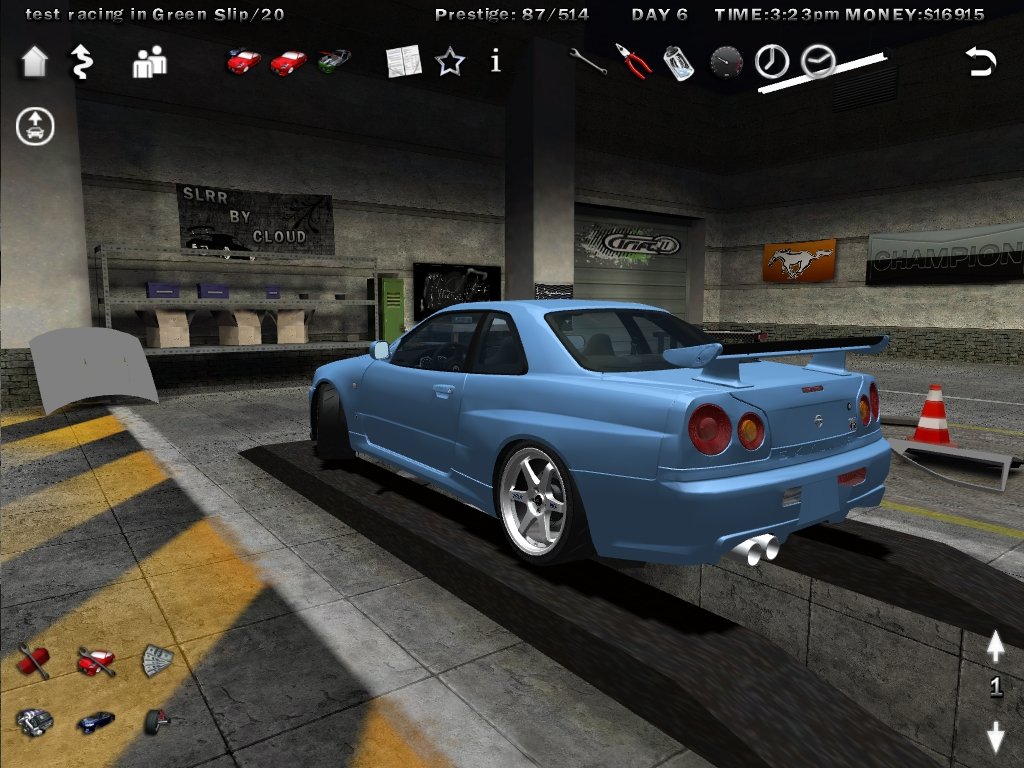Select the dark blue car body icon
Image resolution: width=1024 pixels, height=768 pixels.
pos(96,721)
